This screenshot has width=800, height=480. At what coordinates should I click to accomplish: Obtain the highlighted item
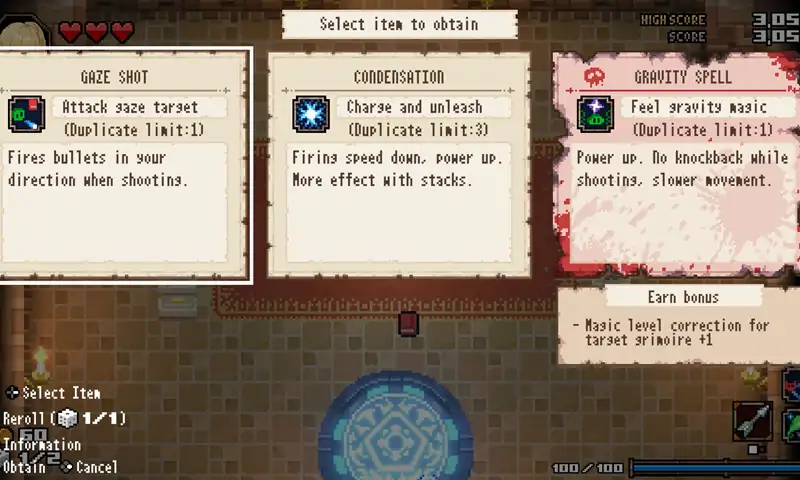pos(24,467)
